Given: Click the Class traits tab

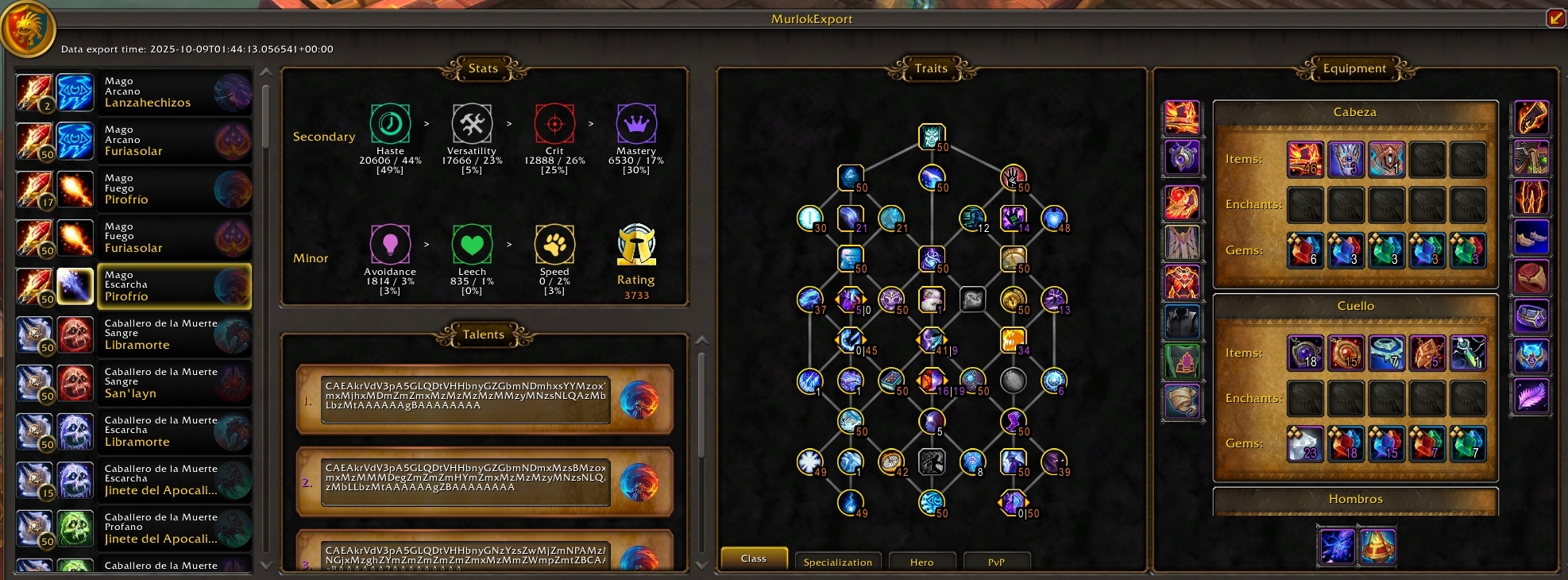Looking at the screenshot, I should point(753,559).
